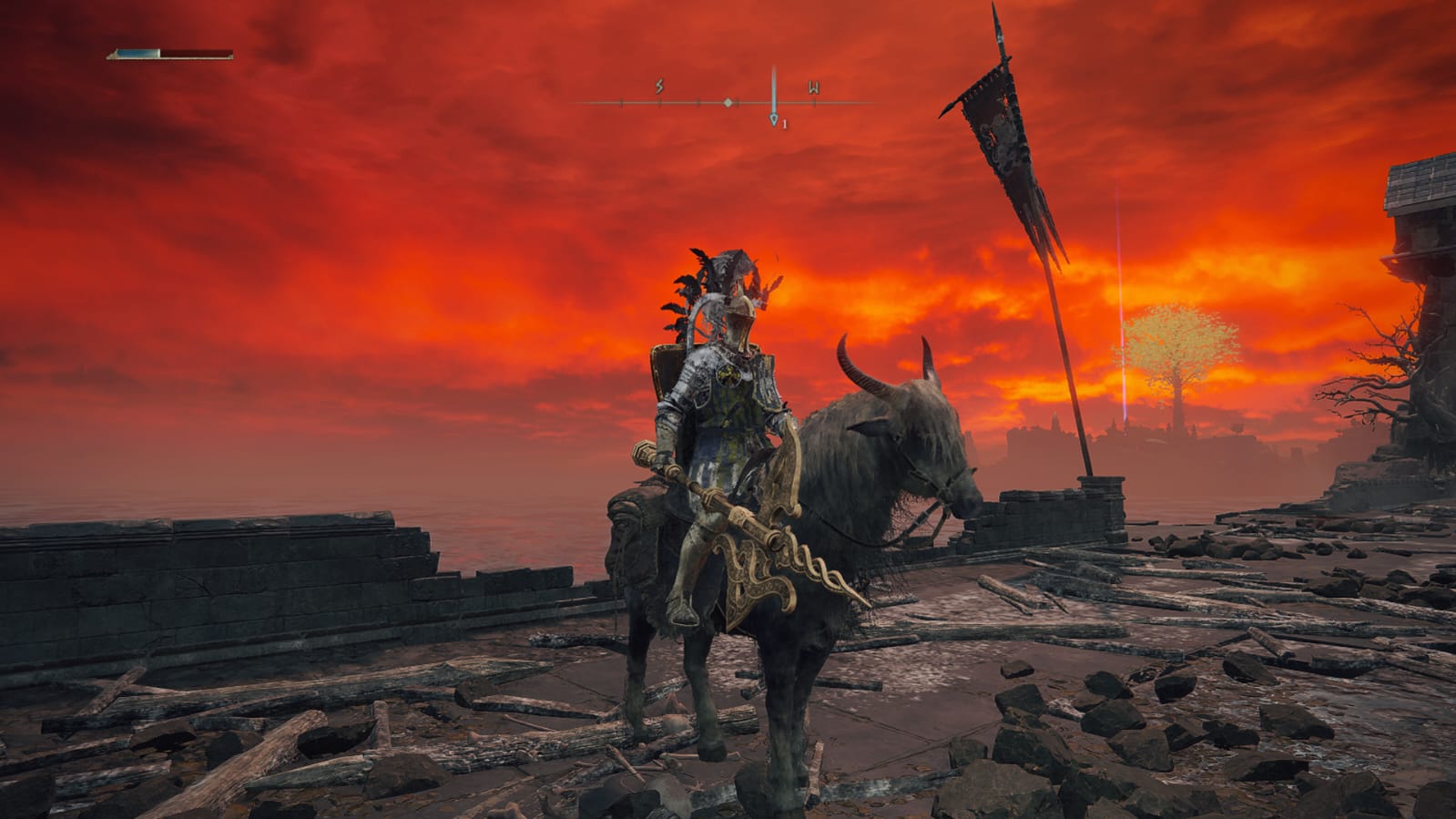Click the numbered beacon marker on the compass
Image resolution: width=1456 pixels, height=819 pixels.
774,119
